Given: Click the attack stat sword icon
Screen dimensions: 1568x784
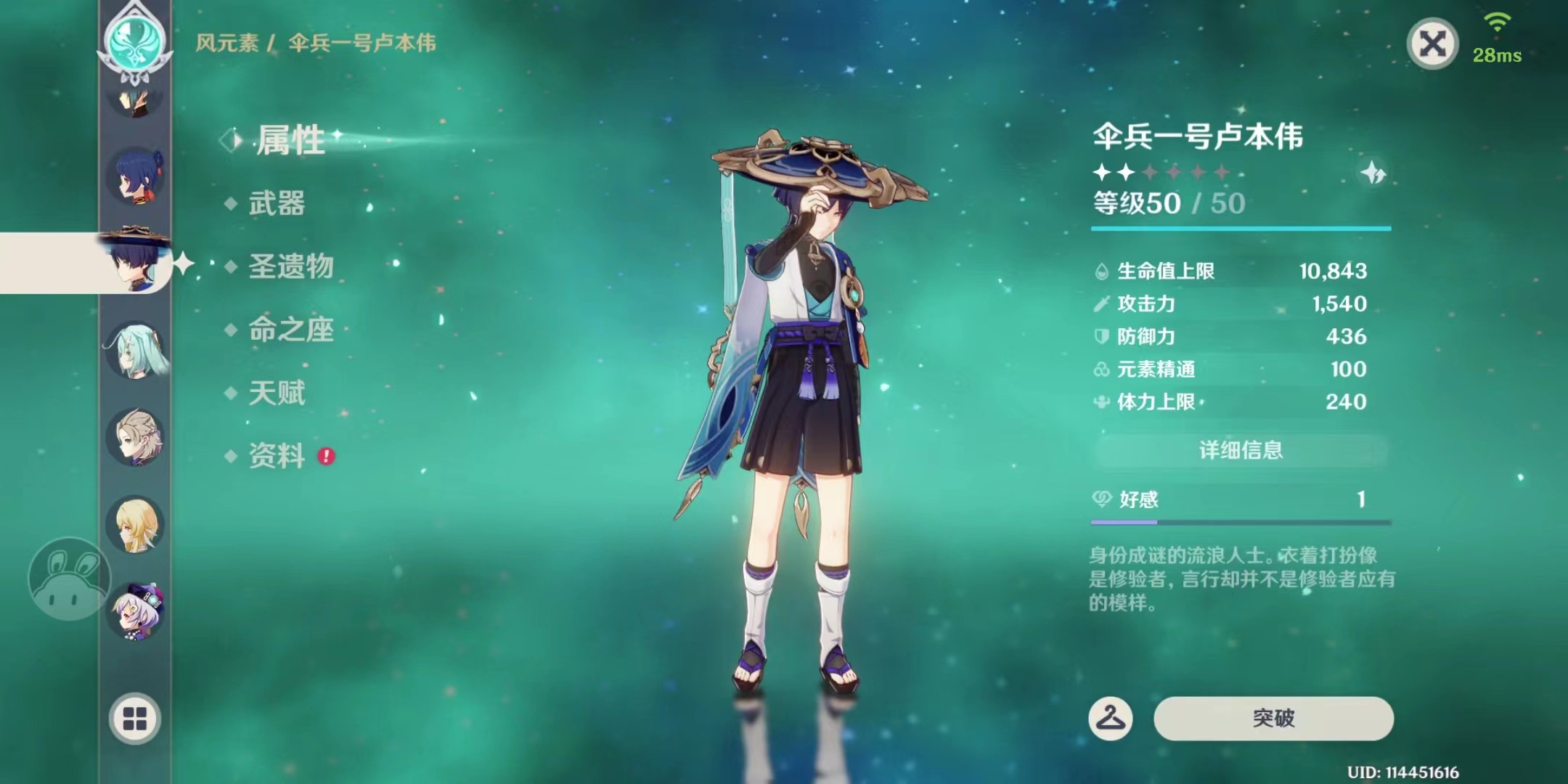Looking at the screenshot, I should pyautogui.click(x=1103, y=303).
